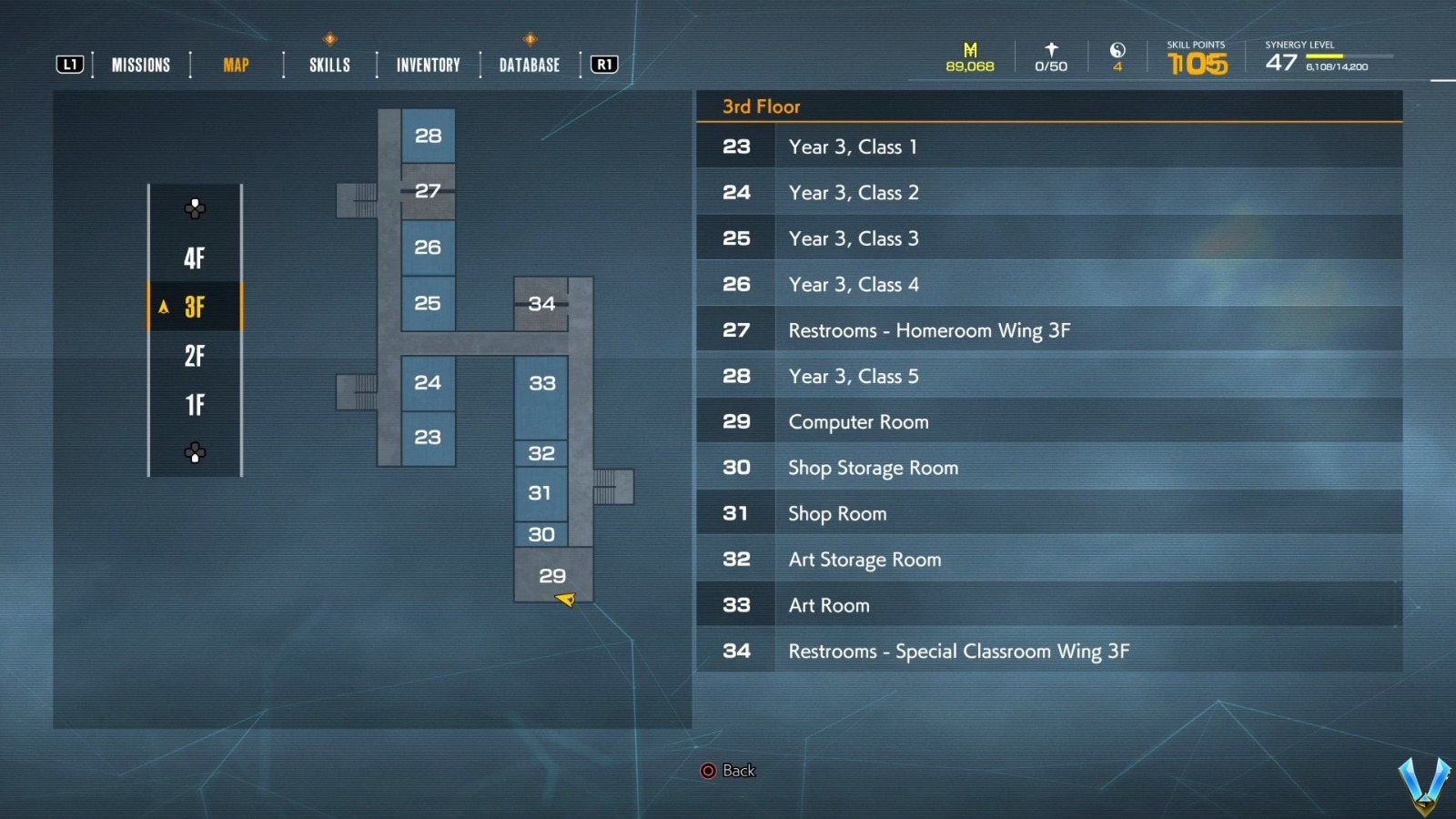Select floor 1F in the floor list
The width and height of the screenshot is (1456, 819).
pos(194,404)
